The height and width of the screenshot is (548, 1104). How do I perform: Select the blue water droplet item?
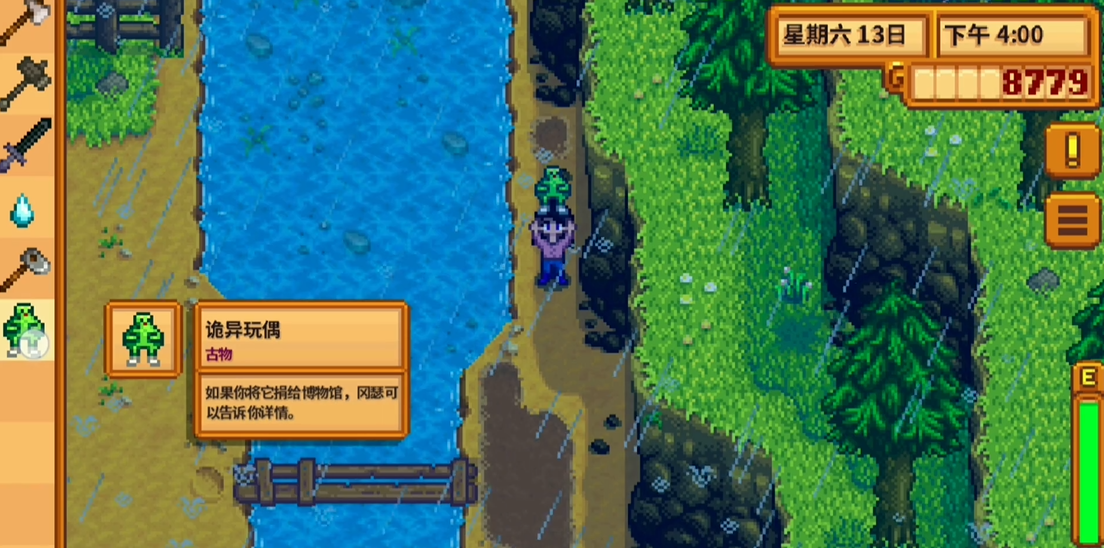pos(24,209)
